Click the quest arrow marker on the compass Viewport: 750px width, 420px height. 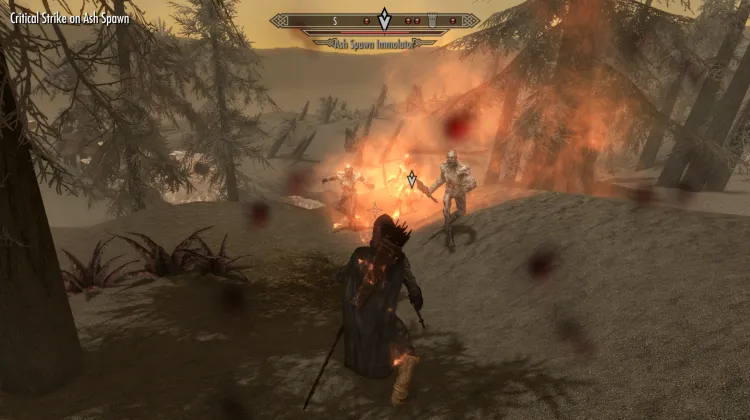(x=384, y=18)
